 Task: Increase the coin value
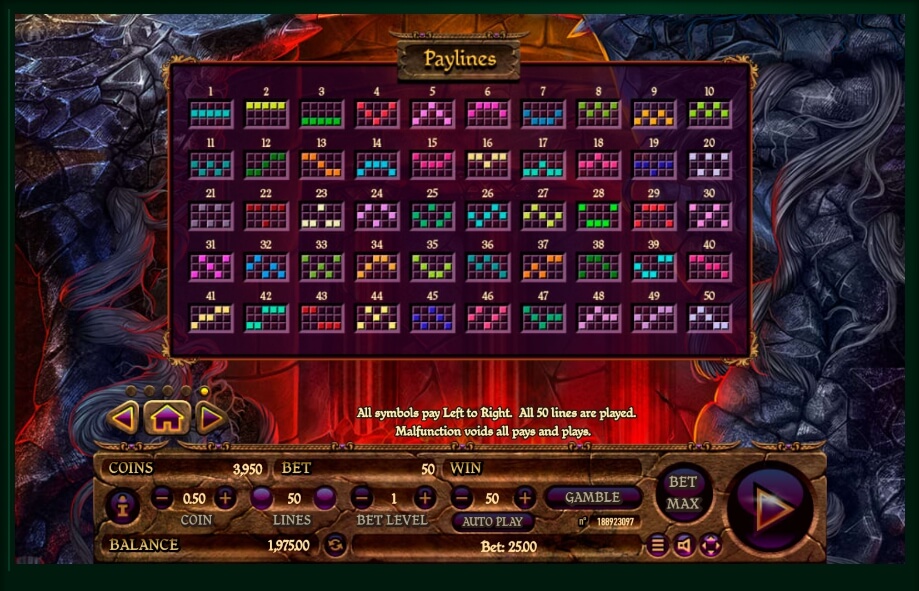point(226,497)
